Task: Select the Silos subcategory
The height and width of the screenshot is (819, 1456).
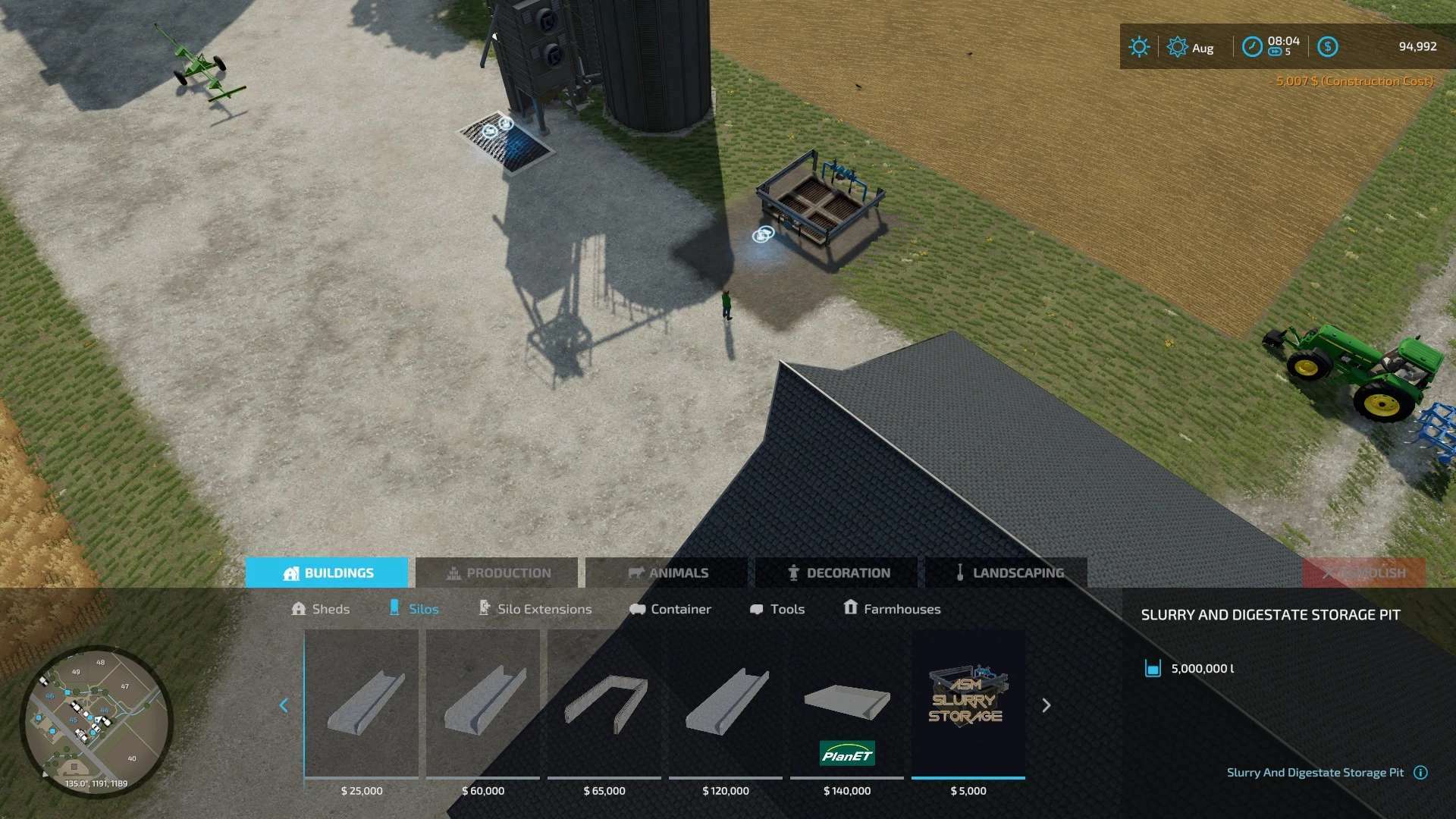Action: click(x=414, y=609)
